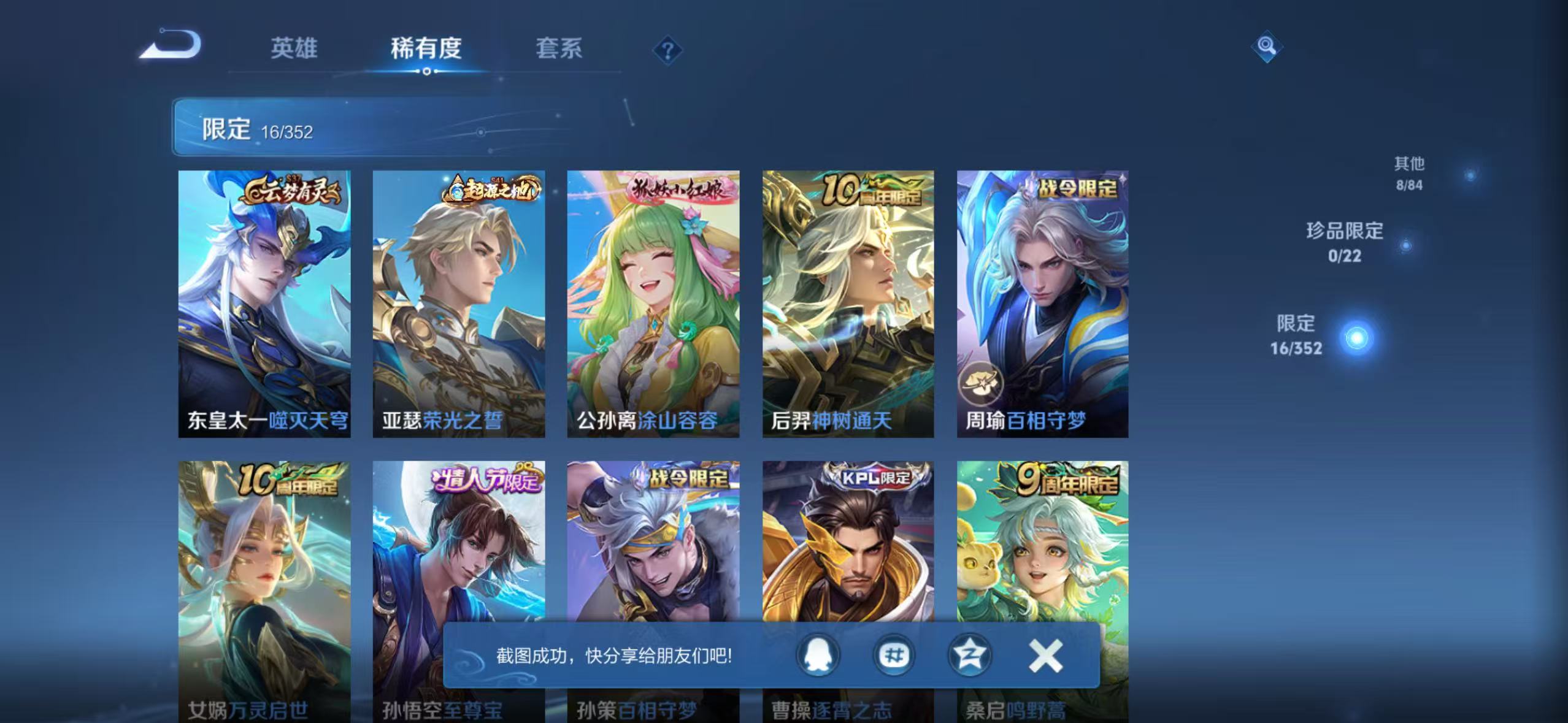Share screenshot via the QQ penguin icon

pos(818,655)
